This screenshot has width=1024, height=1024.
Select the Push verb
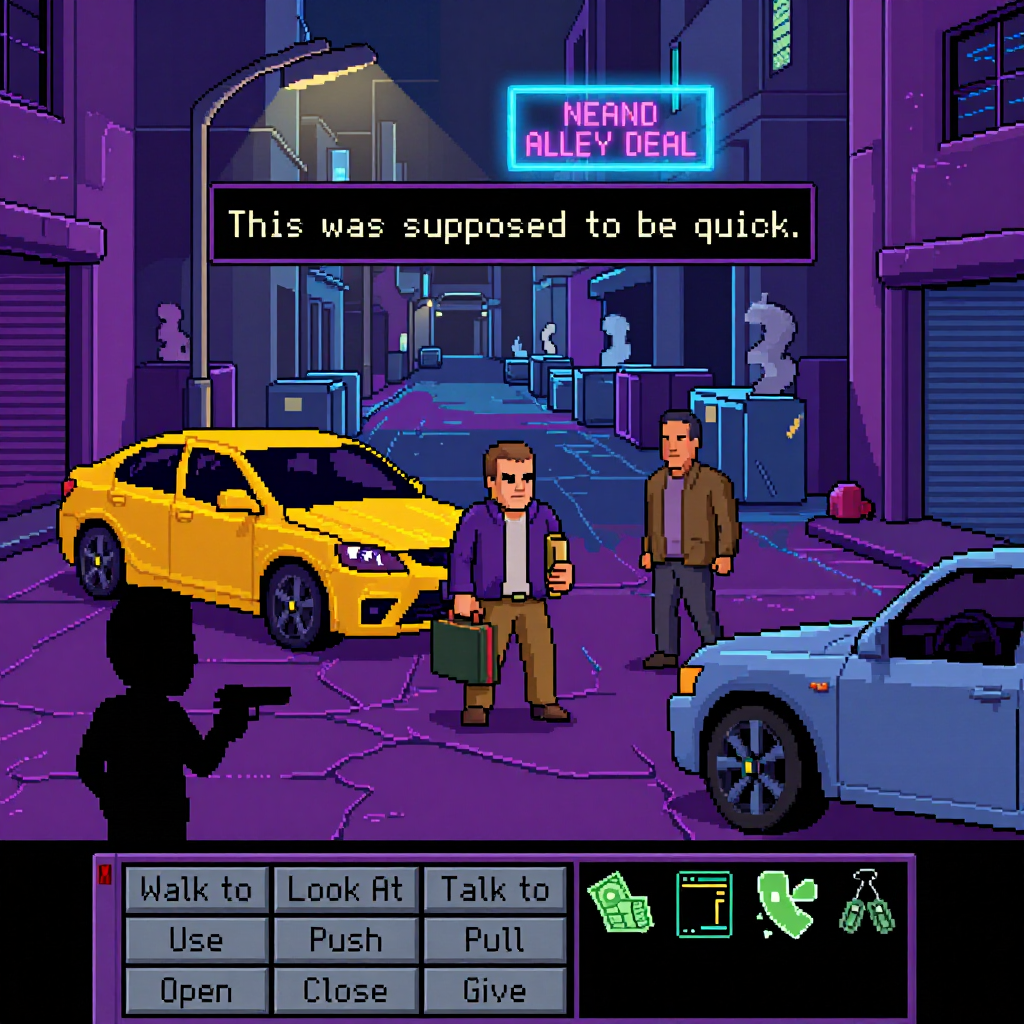point(345,940)
